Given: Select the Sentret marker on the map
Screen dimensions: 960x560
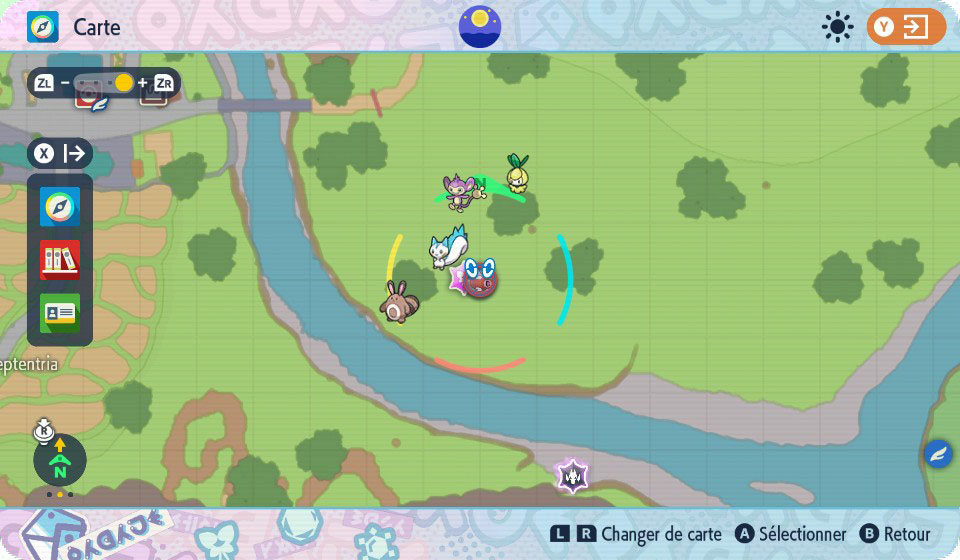Looking at the screenshot, I should coord(397,302).
